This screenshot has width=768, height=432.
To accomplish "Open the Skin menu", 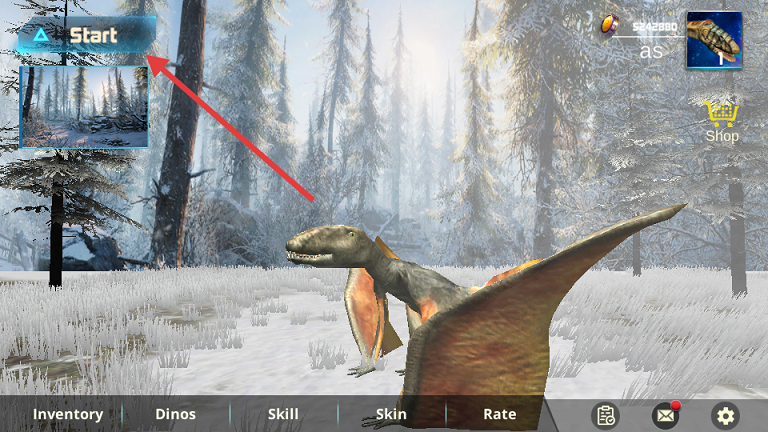I will (391, 414).
